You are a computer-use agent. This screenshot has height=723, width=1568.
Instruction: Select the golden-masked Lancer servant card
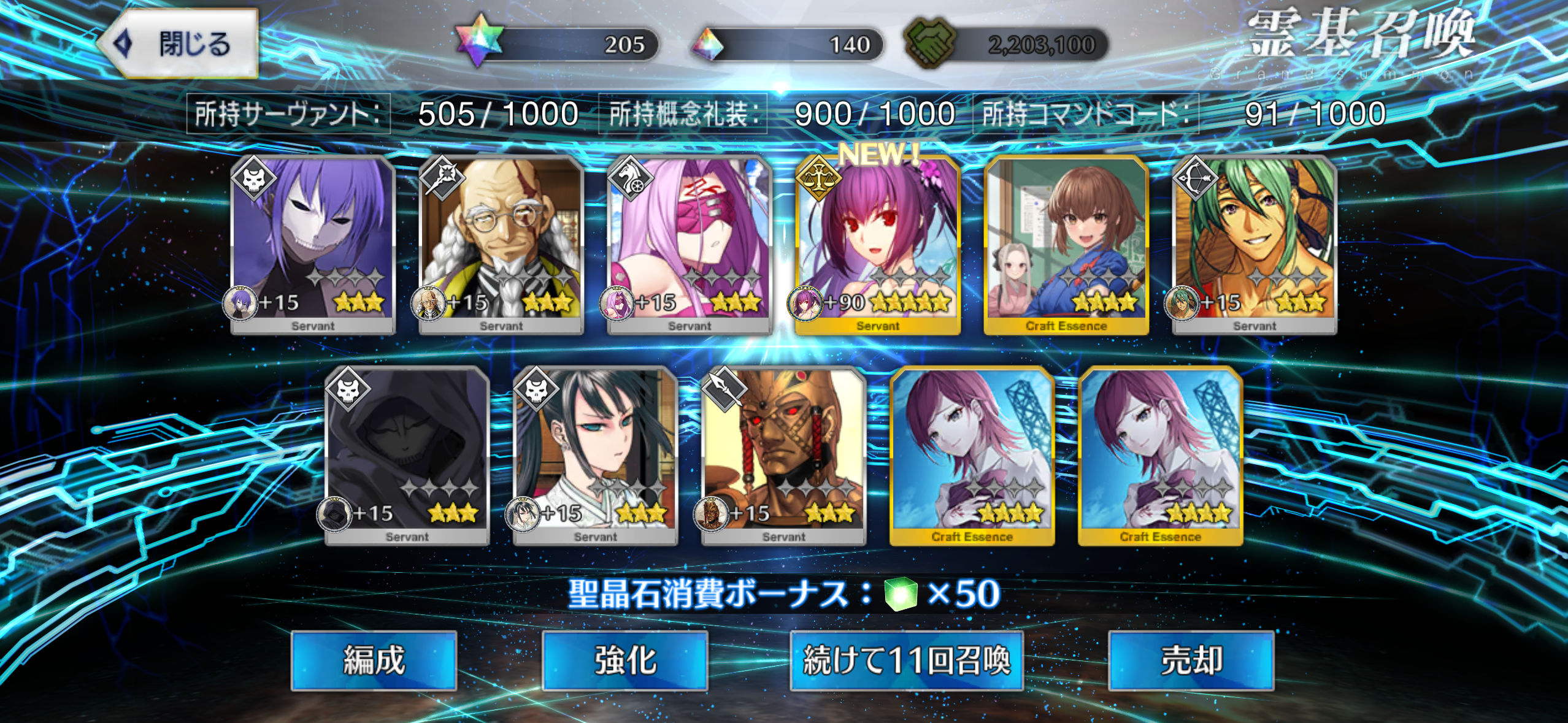(784, 455)
